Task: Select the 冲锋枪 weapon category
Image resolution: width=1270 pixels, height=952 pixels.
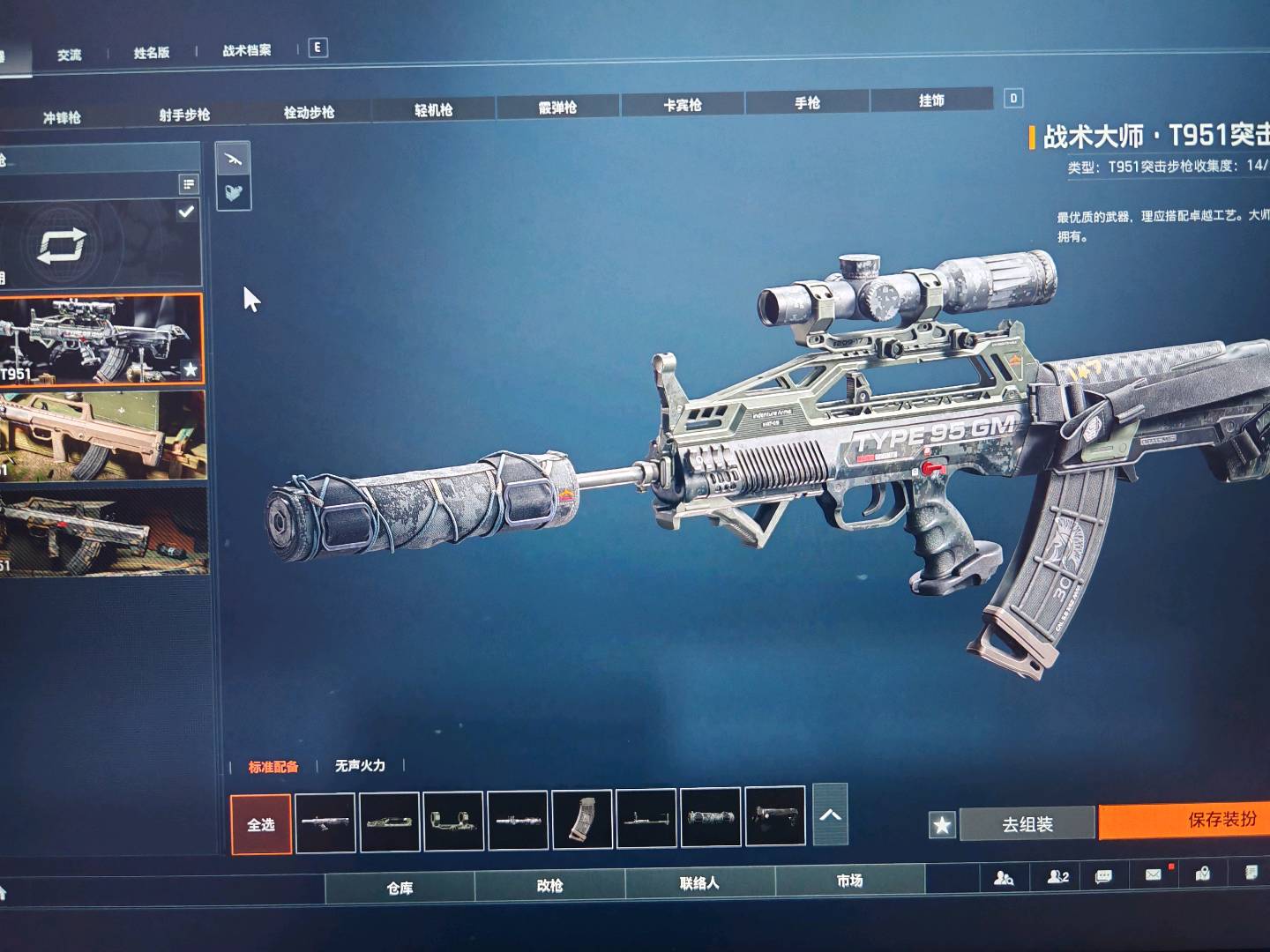Action: click(x=62, y=117)
